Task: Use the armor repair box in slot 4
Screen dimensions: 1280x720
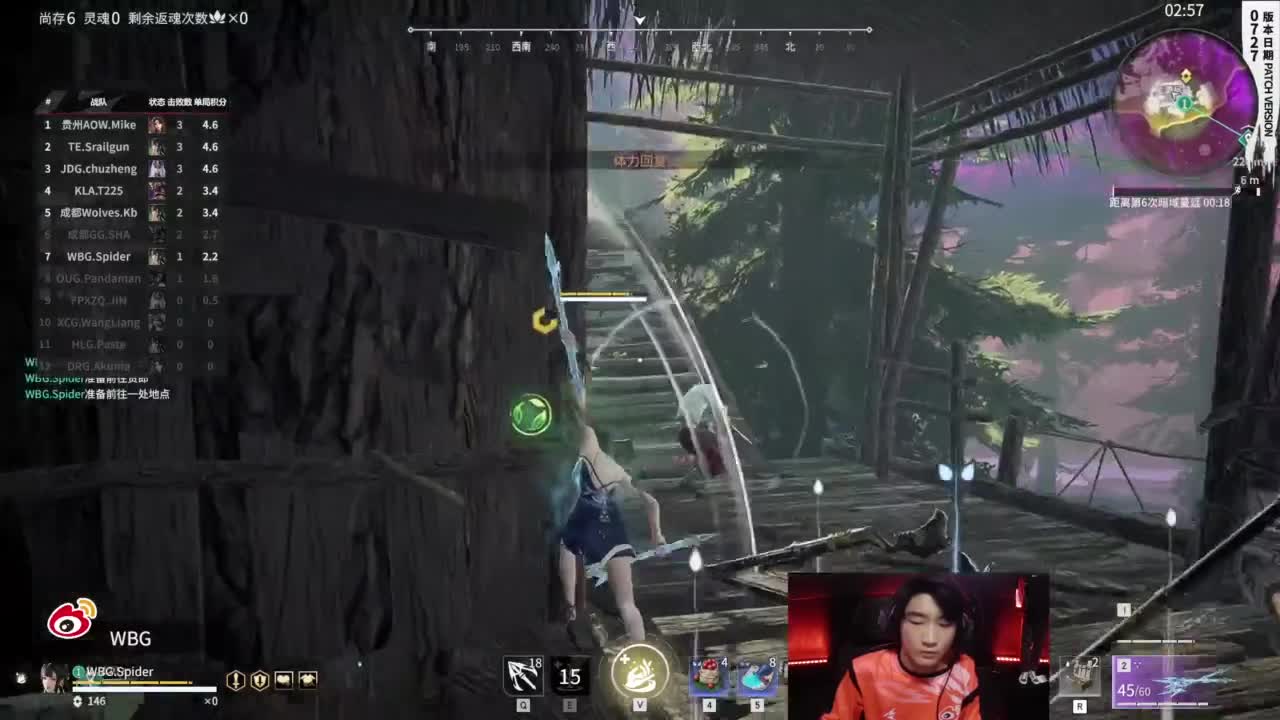Action: coord(707,677)
